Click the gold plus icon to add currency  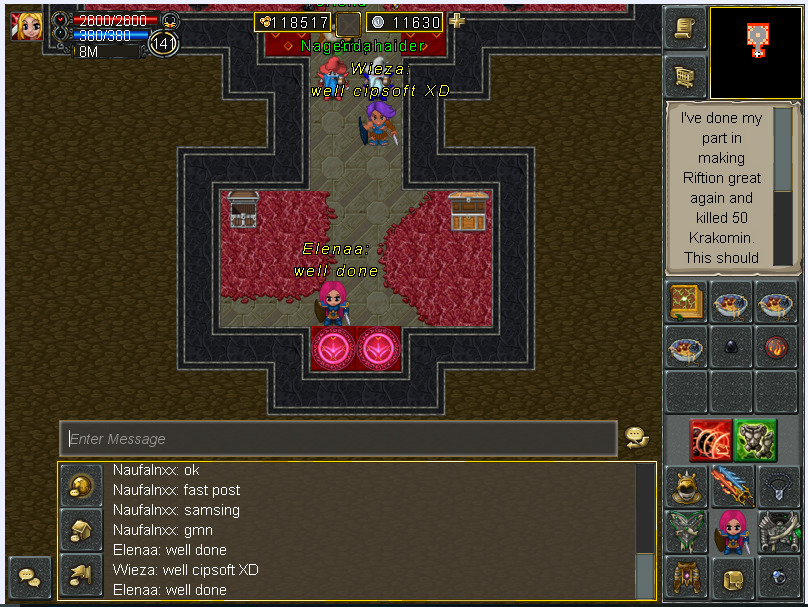pos(456,21)
